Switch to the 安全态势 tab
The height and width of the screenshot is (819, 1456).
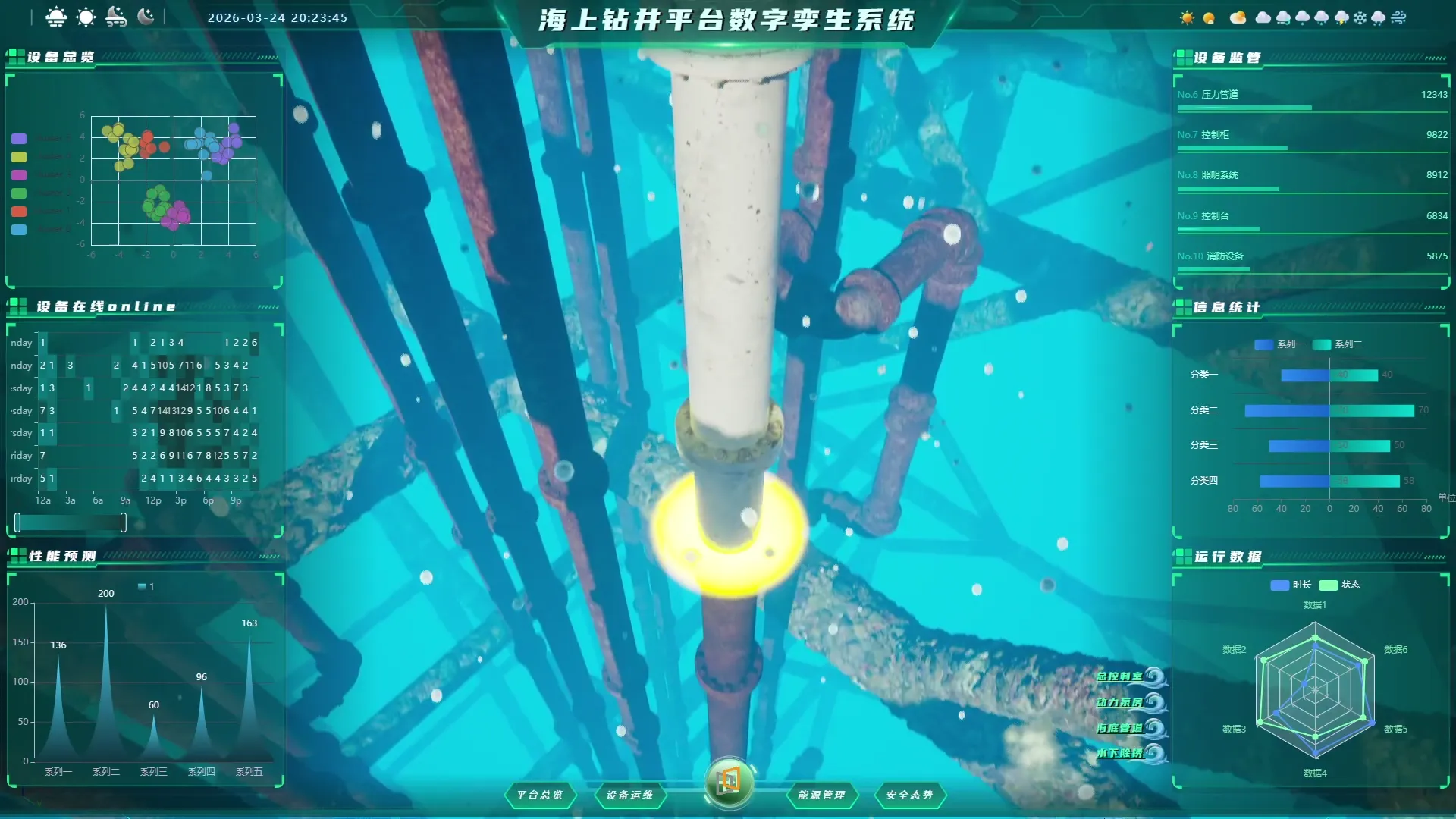tap(910, 795)
